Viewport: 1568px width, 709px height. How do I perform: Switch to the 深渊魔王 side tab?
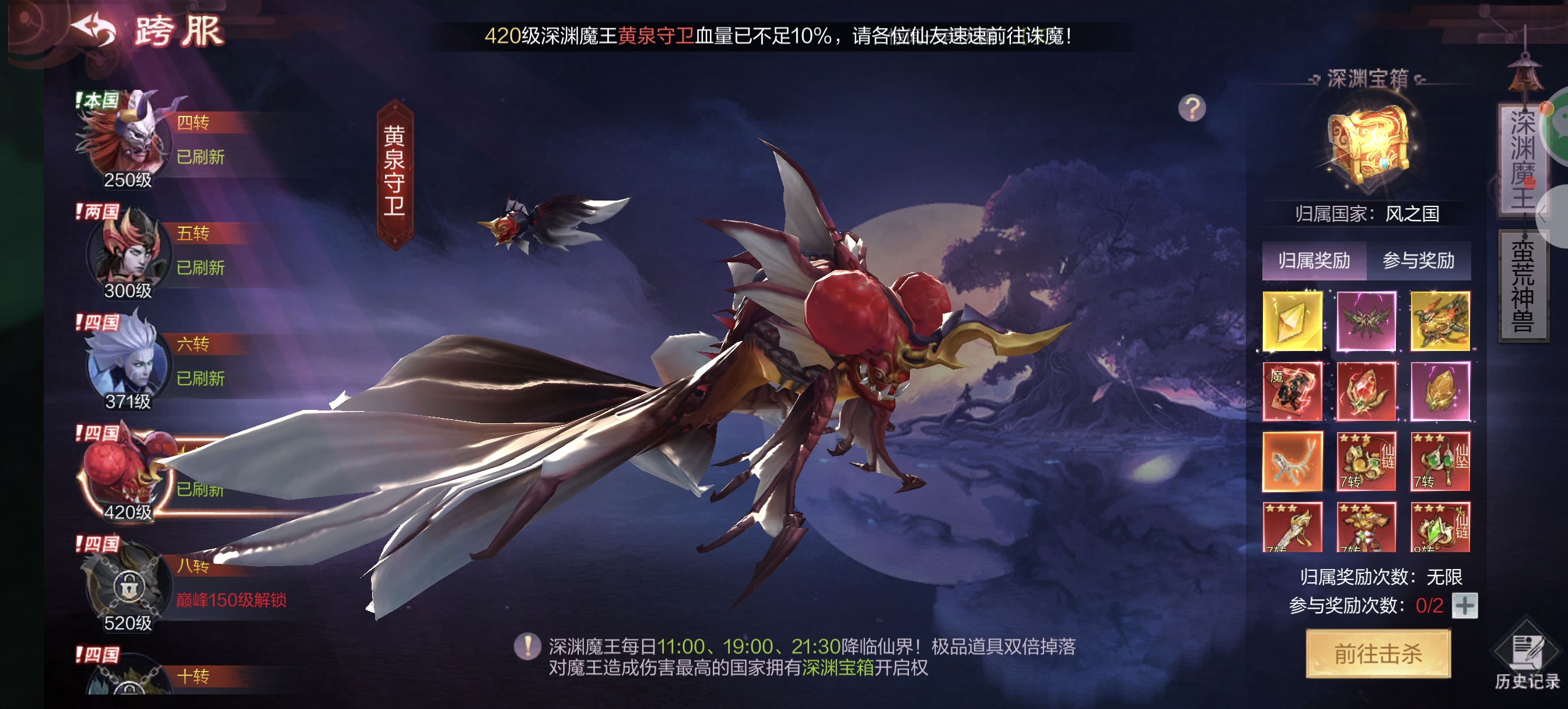(x=1522, y=159)
